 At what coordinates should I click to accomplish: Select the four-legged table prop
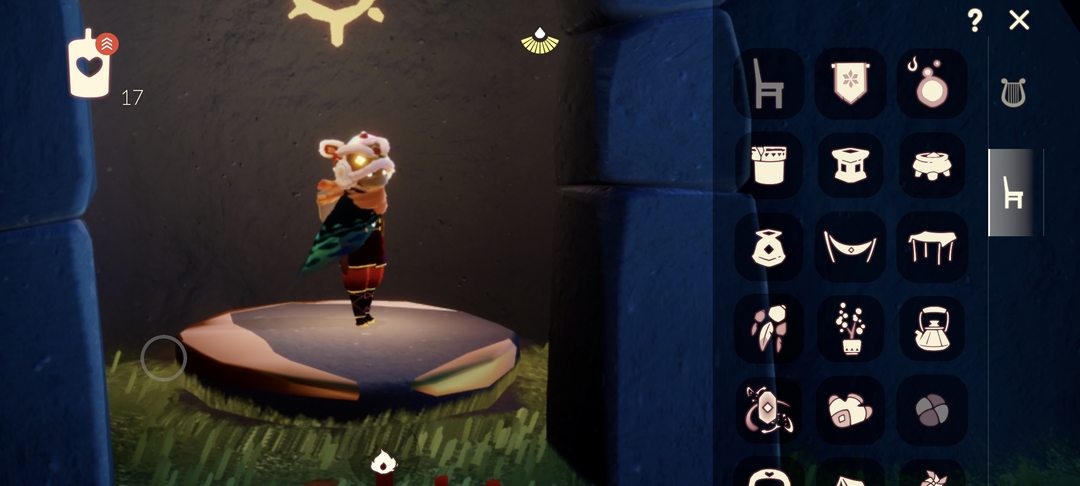click(932, 247)
